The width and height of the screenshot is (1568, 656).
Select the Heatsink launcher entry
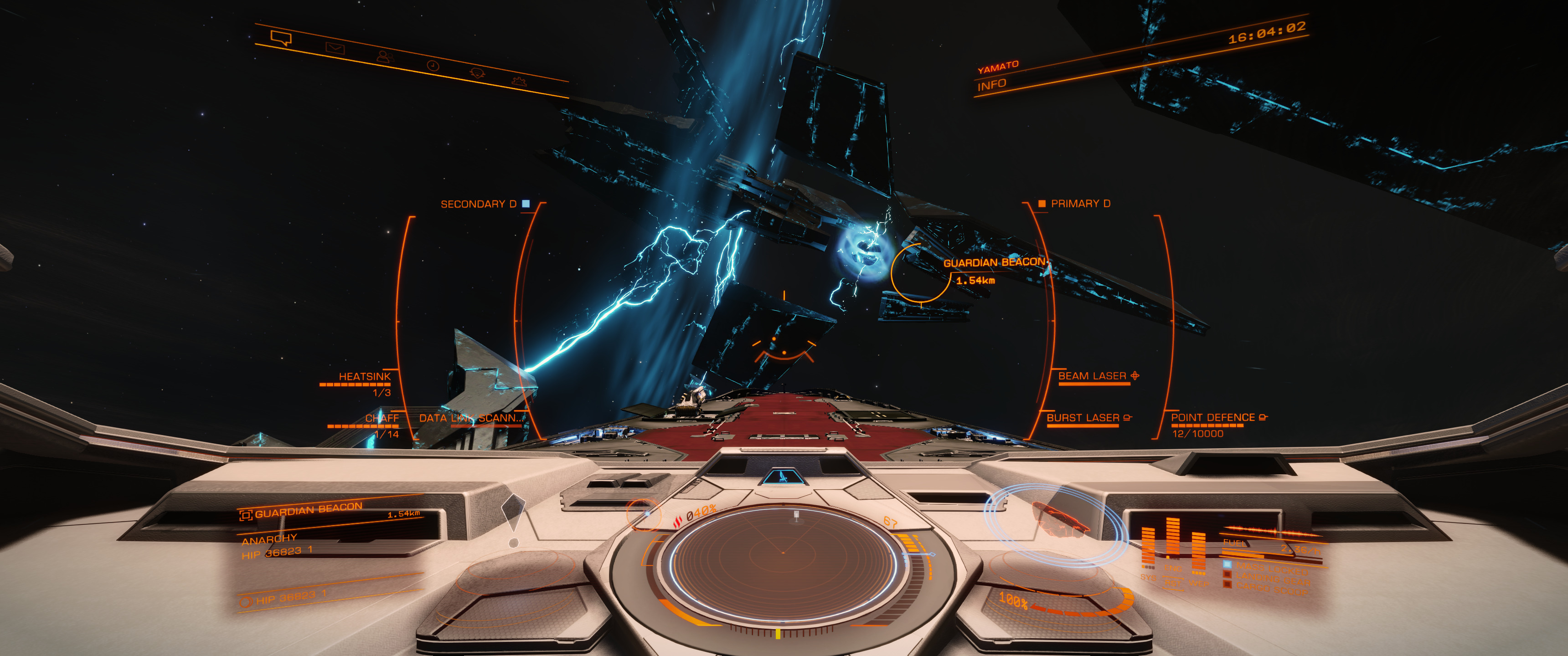coord(364,377)
